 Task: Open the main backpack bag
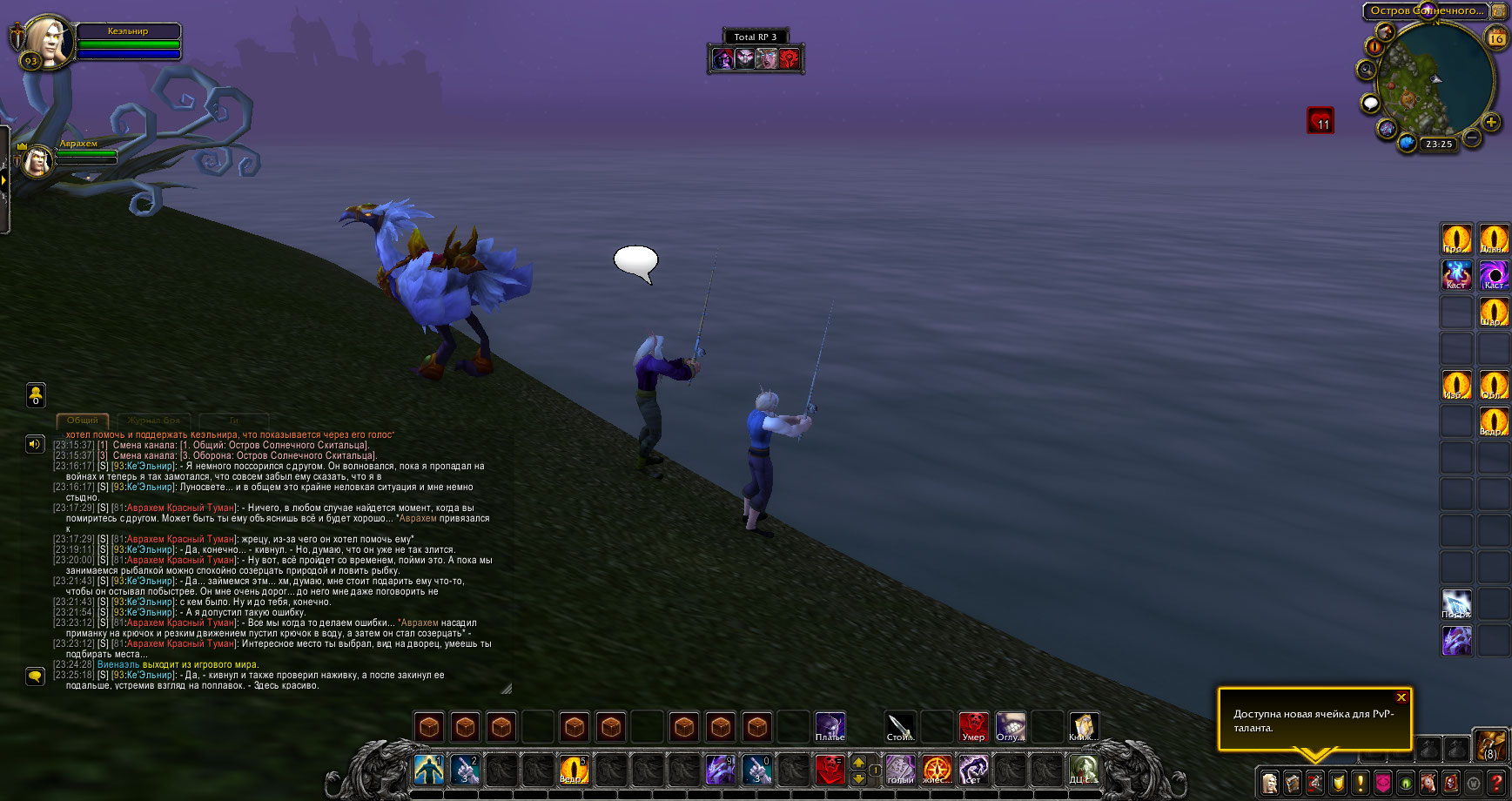coord(1490,746)
